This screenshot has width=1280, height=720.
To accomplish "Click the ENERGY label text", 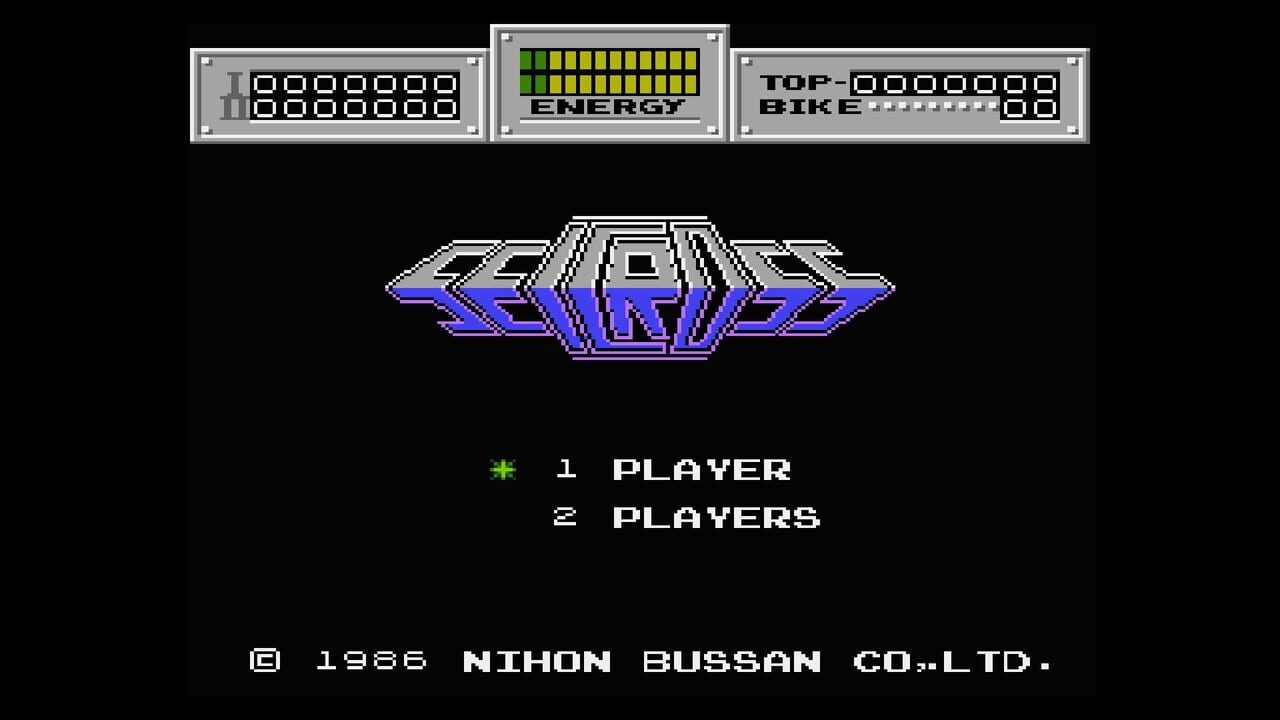I will click(x=610, y=104).
